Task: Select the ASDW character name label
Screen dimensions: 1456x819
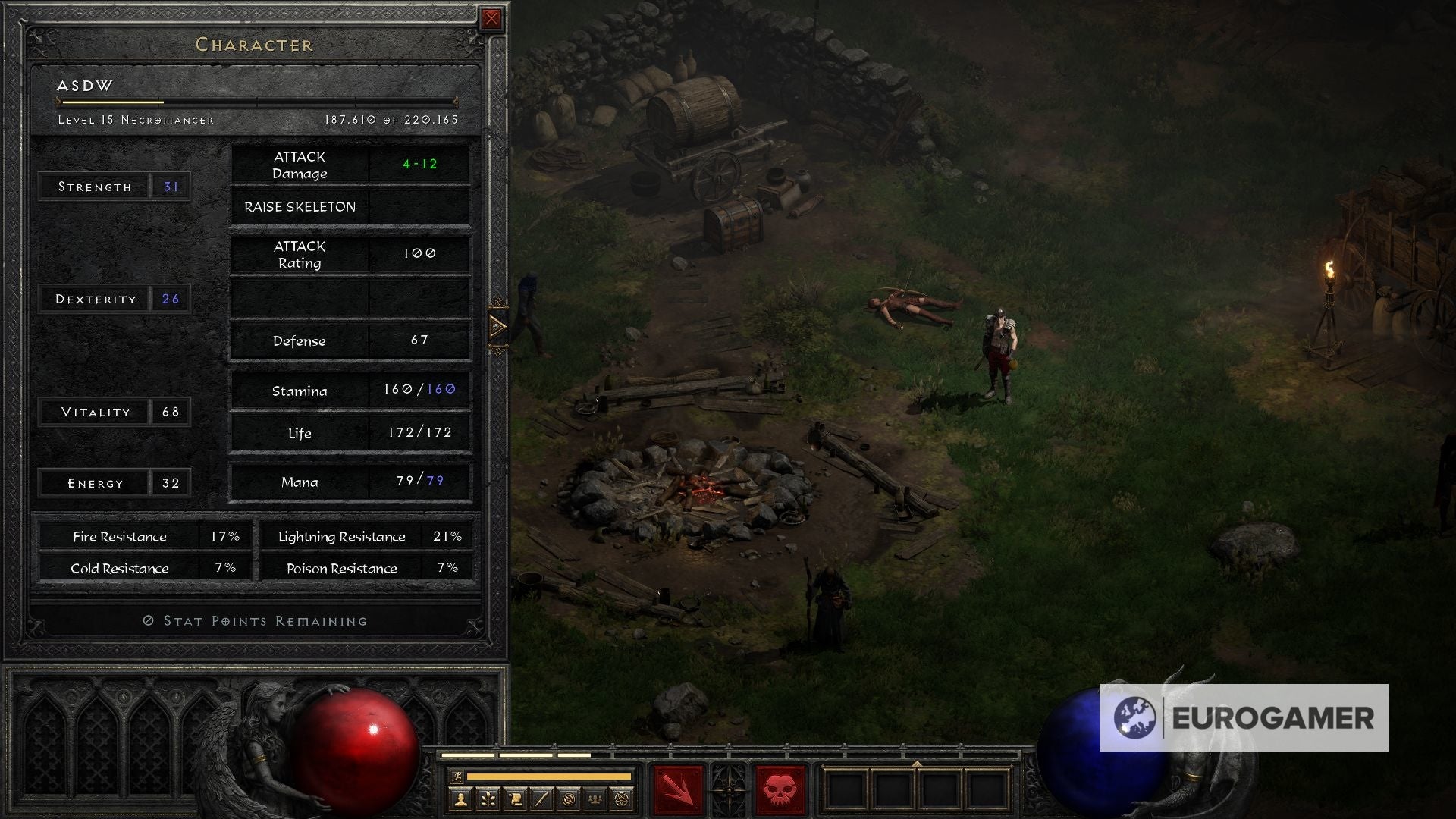Action: click(85, 86)
